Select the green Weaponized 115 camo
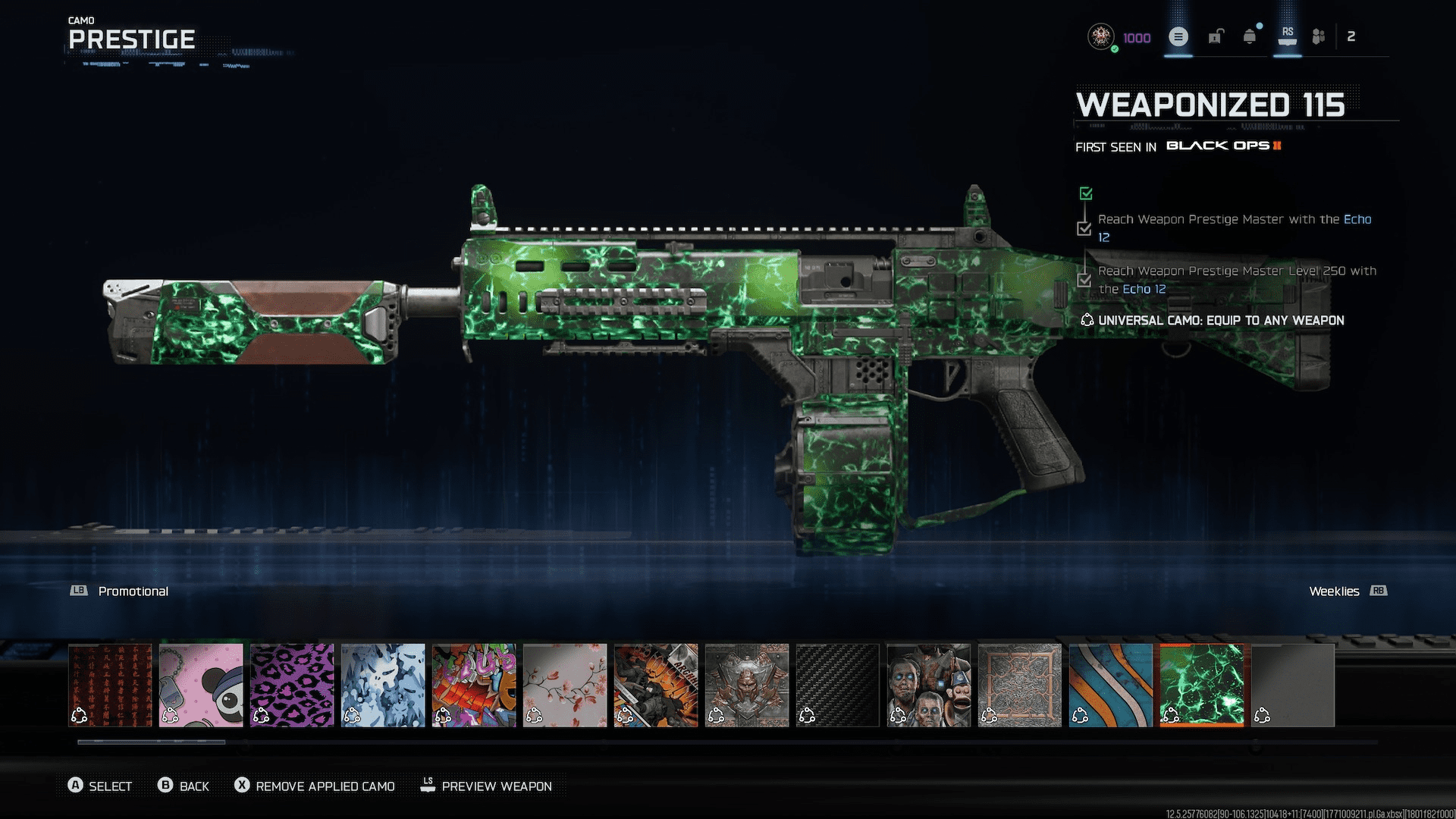 (x=1202, y=685)
